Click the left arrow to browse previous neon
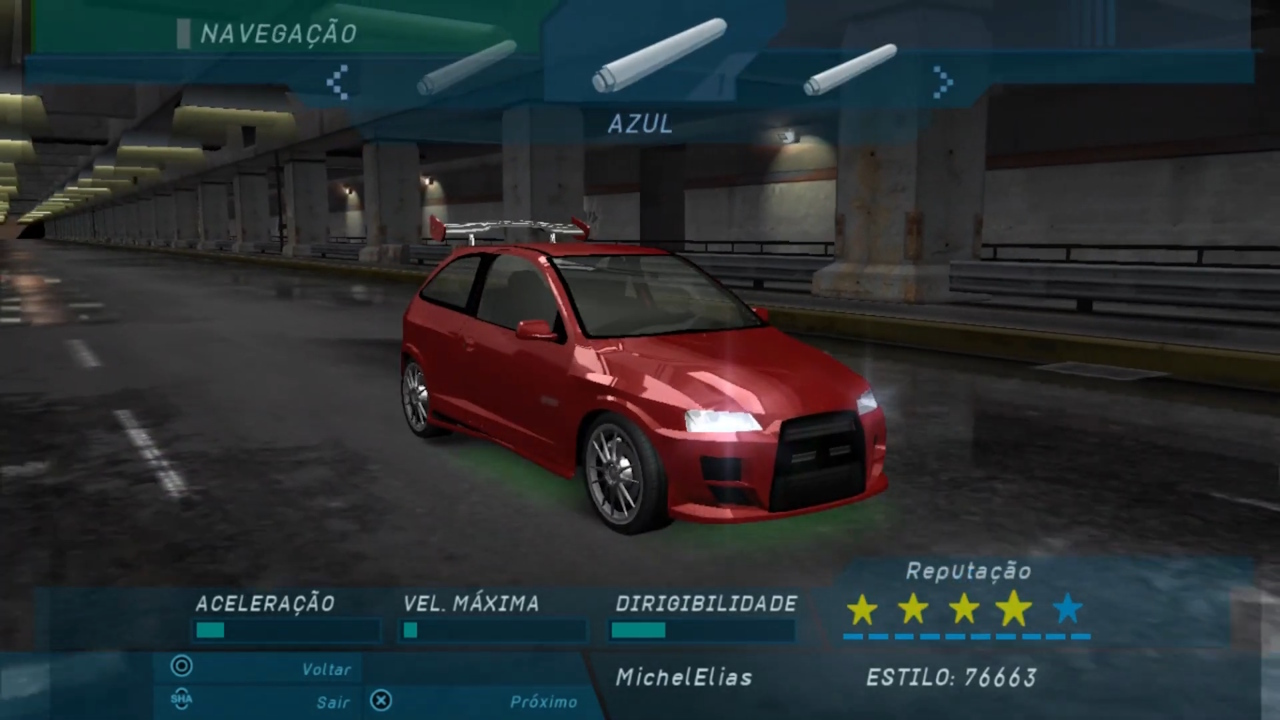Image resolution: width=1280 pixels, height=720 pixels. [x=338, y=82]
